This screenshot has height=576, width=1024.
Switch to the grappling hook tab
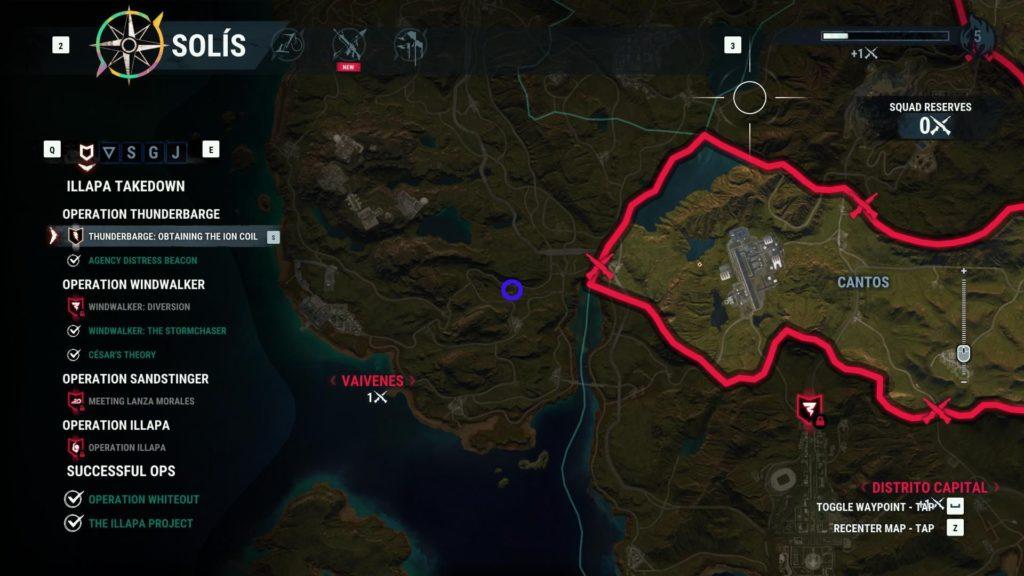point(288,44)
